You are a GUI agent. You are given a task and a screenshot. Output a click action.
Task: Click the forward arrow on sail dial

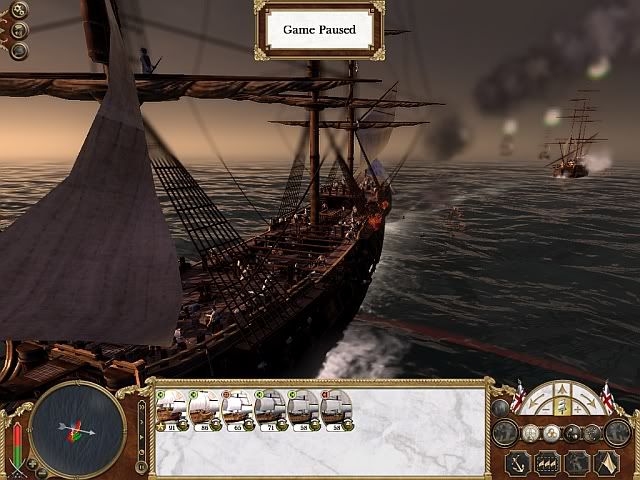(x=561, y=389)
